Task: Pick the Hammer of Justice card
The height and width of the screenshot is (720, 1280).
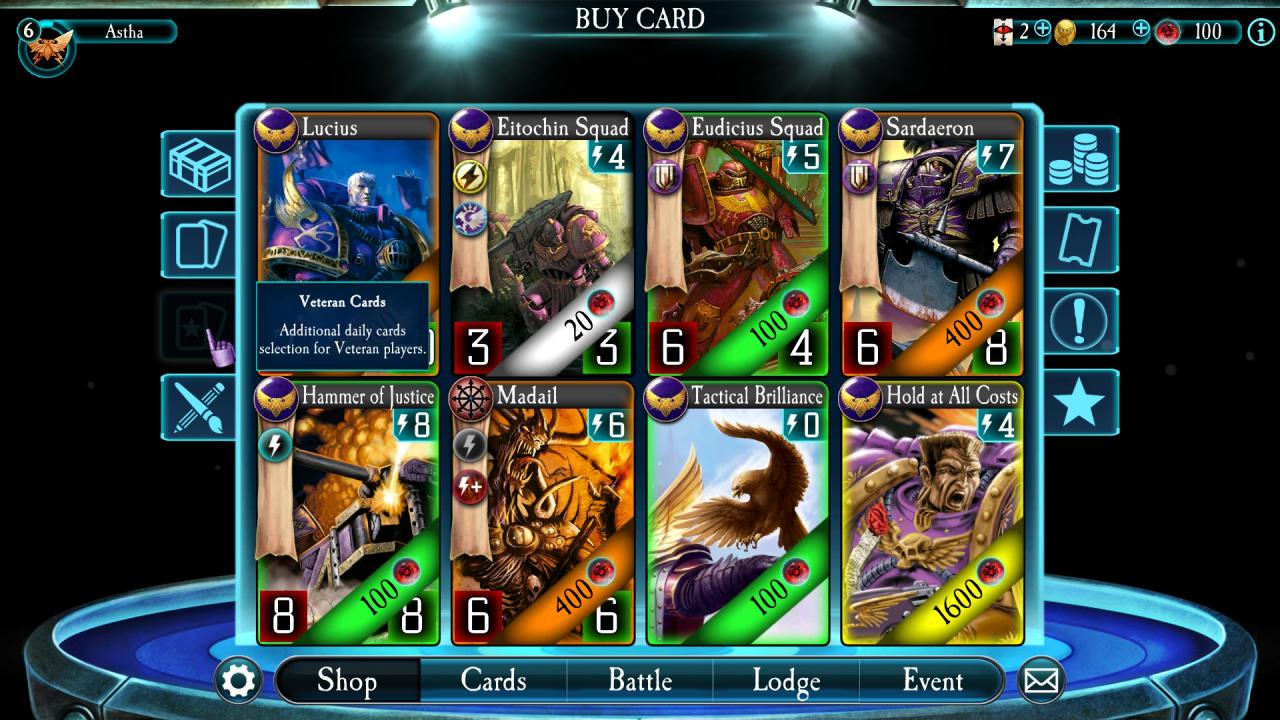Action: click(x=348, y=511)
